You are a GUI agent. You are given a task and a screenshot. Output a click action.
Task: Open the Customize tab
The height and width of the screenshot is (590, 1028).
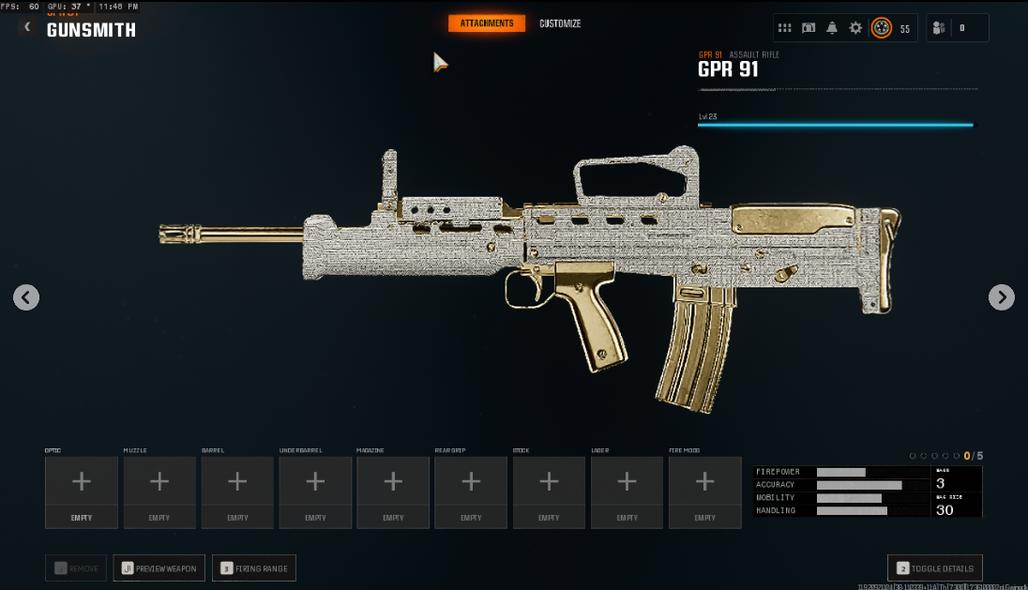point(560,23)
